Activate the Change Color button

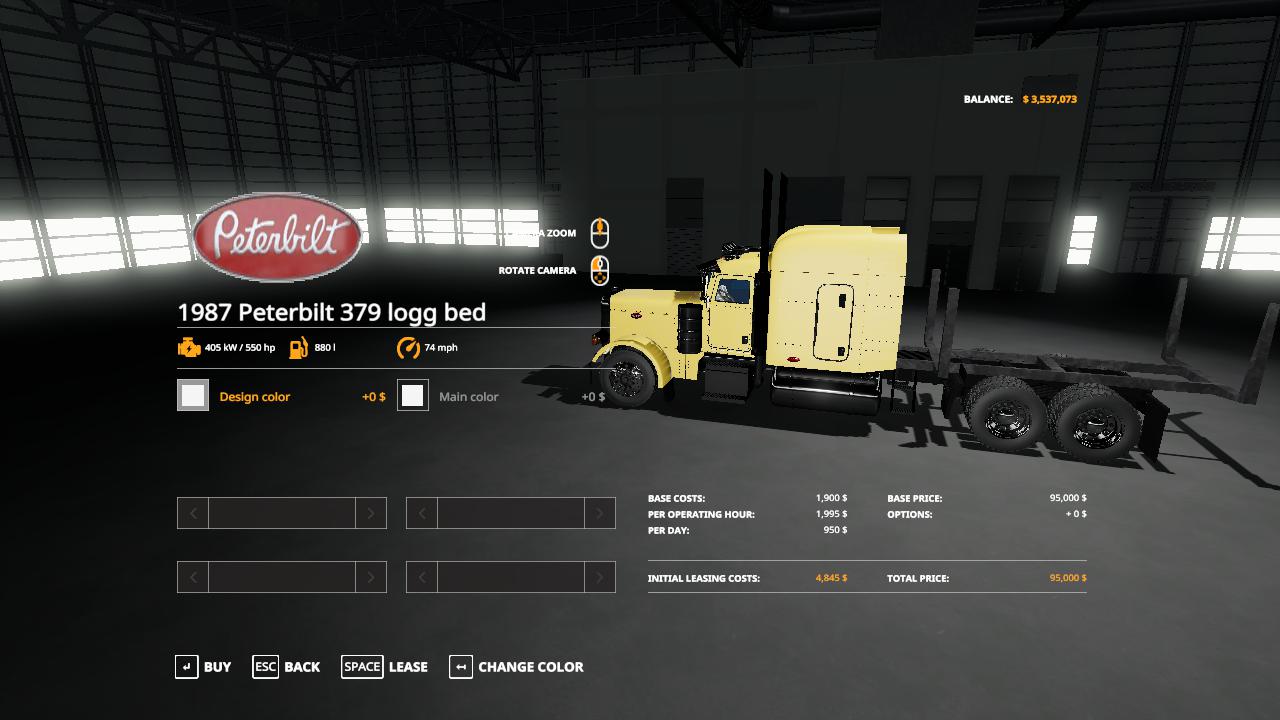516,667
